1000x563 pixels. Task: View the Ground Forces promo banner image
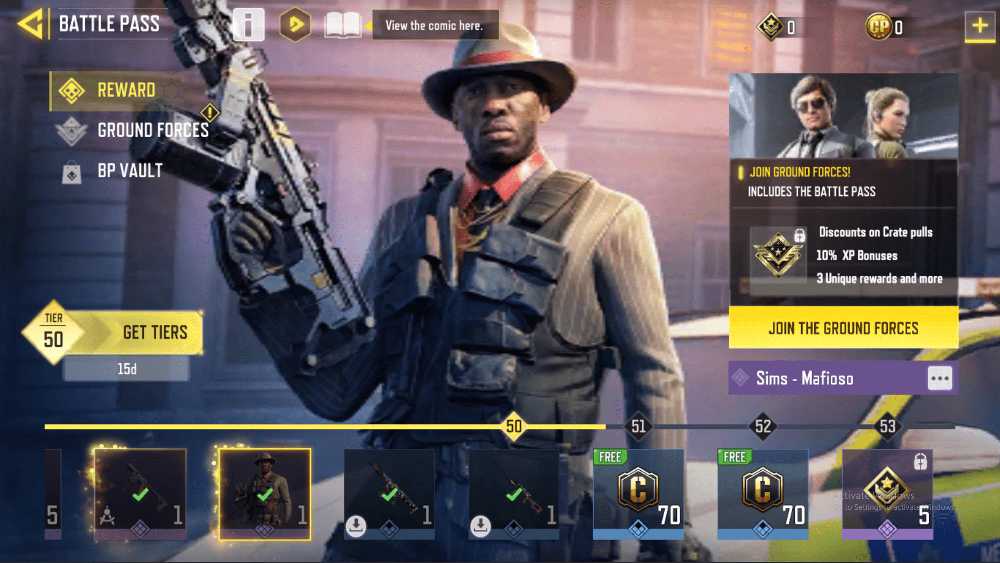pyautogui.click(x=843, y=116)
